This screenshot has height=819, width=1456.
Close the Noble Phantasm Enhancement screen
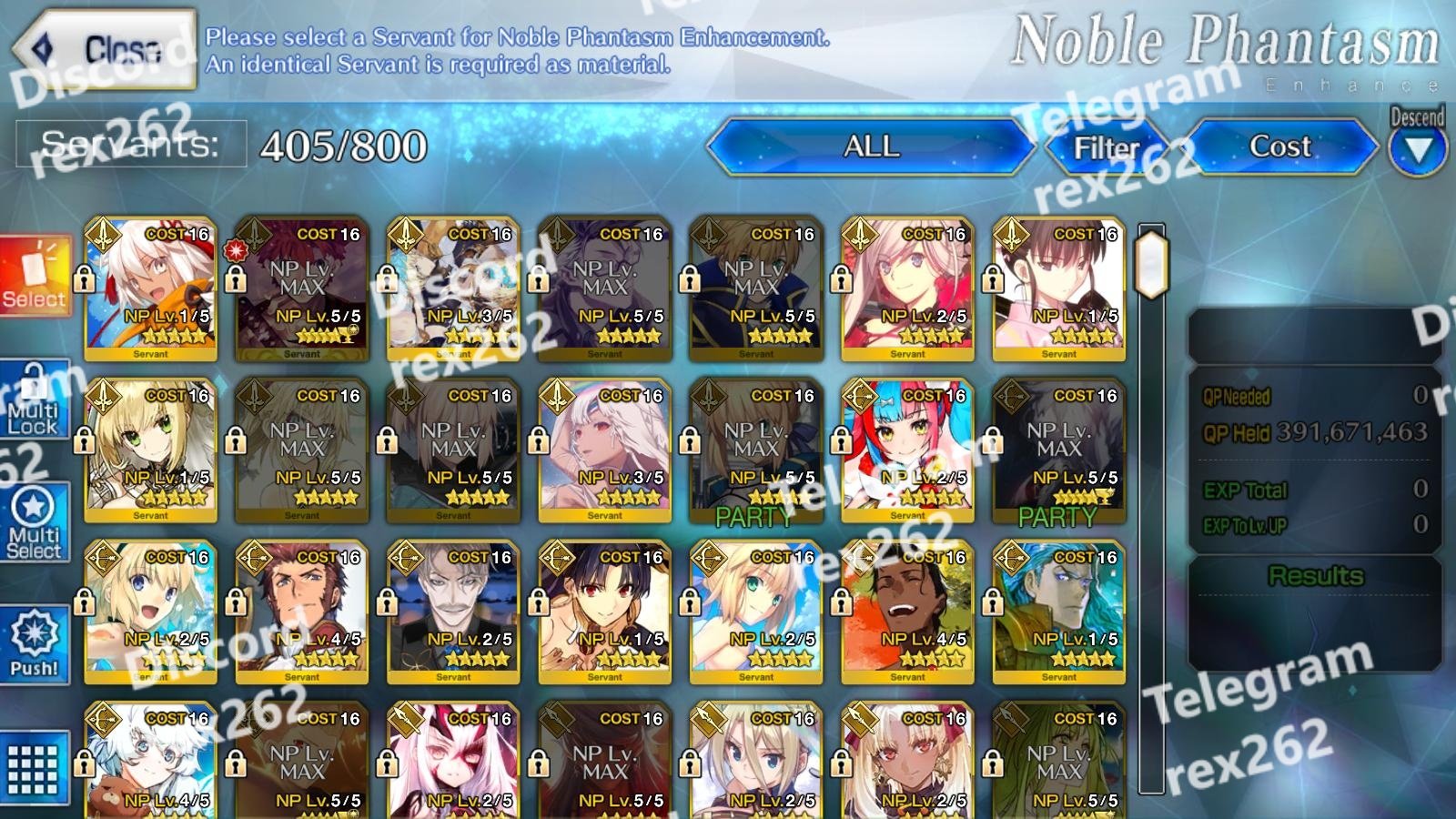pyautogui.click(x=105, y=50)
